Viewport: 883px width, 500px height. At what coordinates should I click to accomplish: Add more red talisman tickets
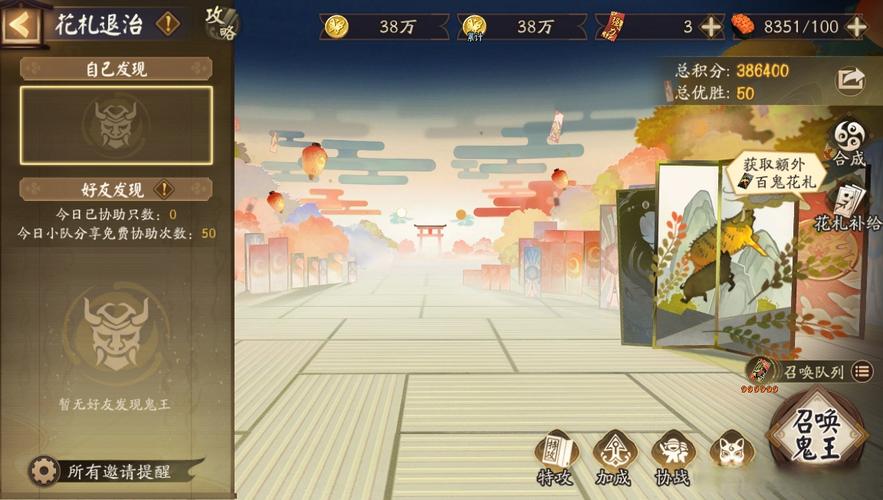[711, 27]
